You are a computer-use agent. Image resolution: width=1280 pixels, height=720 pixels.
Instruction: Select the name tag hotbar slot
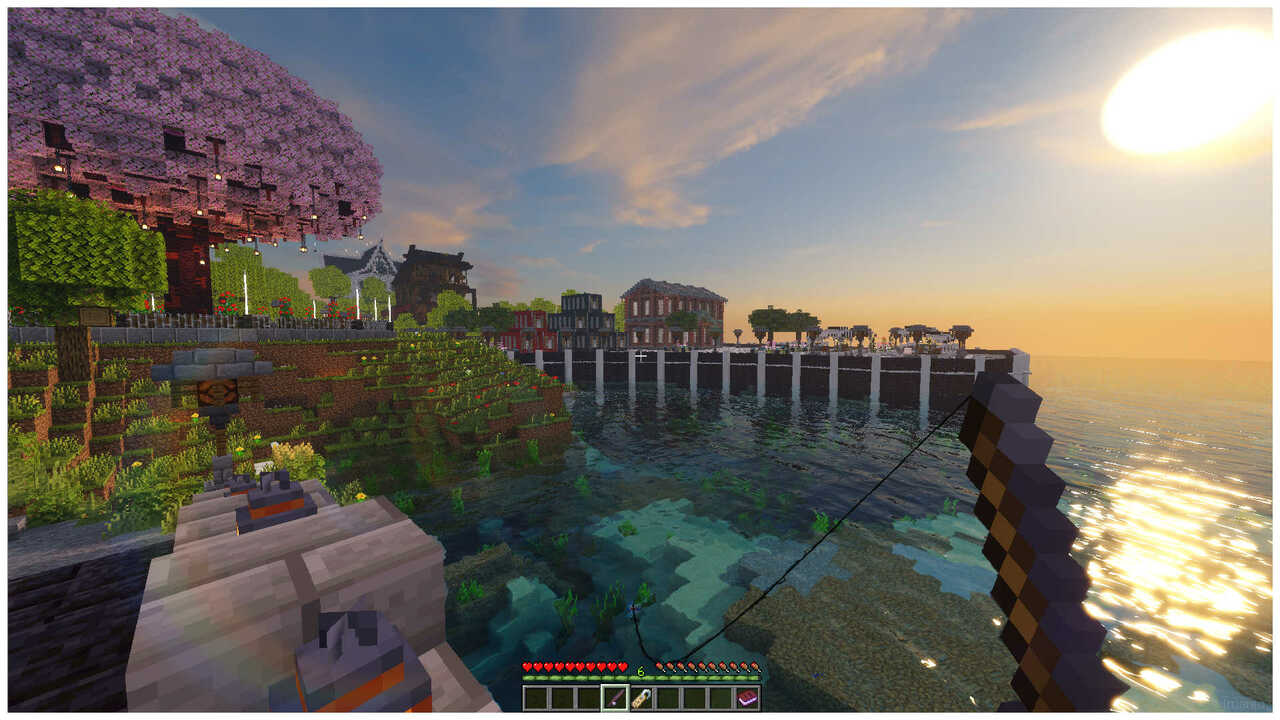(x=641, y=698)
